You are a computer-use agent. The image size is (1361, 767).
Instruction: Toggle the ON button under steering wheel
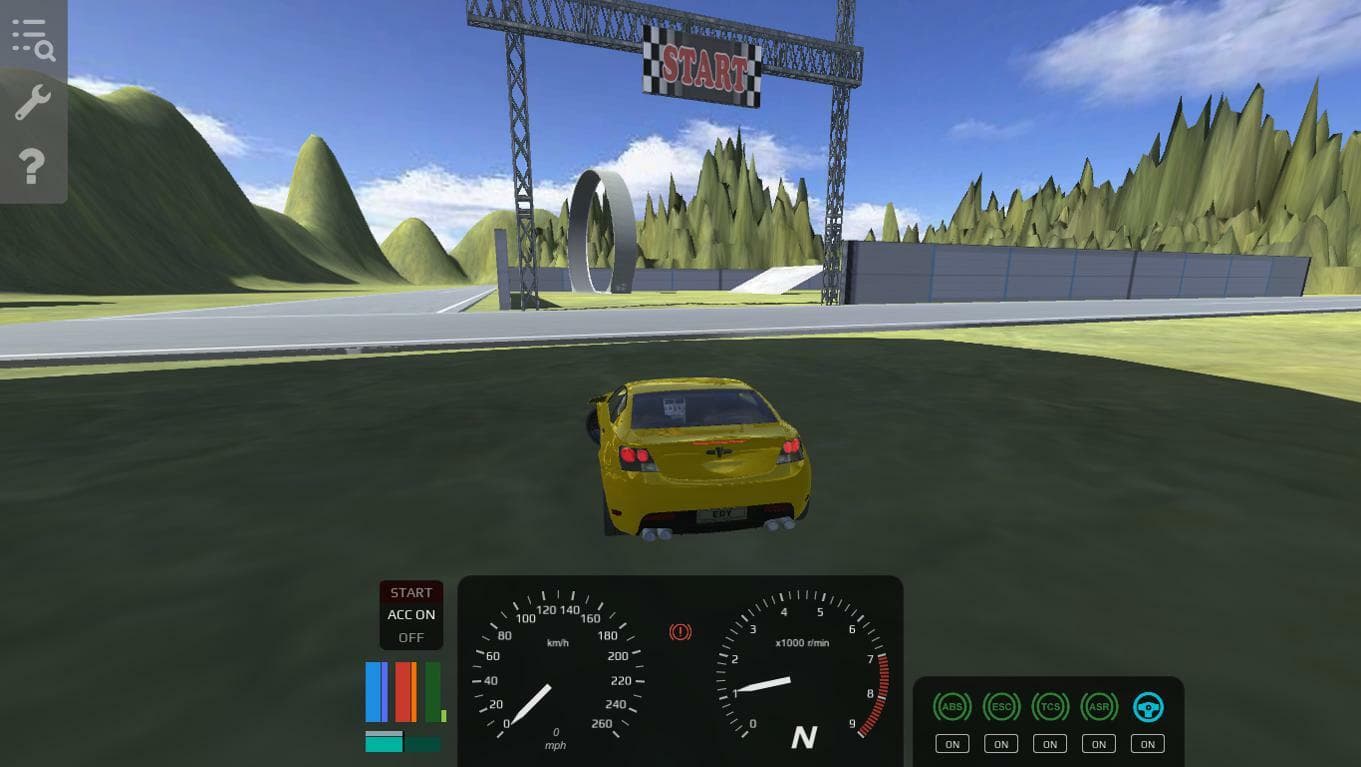1148,744
